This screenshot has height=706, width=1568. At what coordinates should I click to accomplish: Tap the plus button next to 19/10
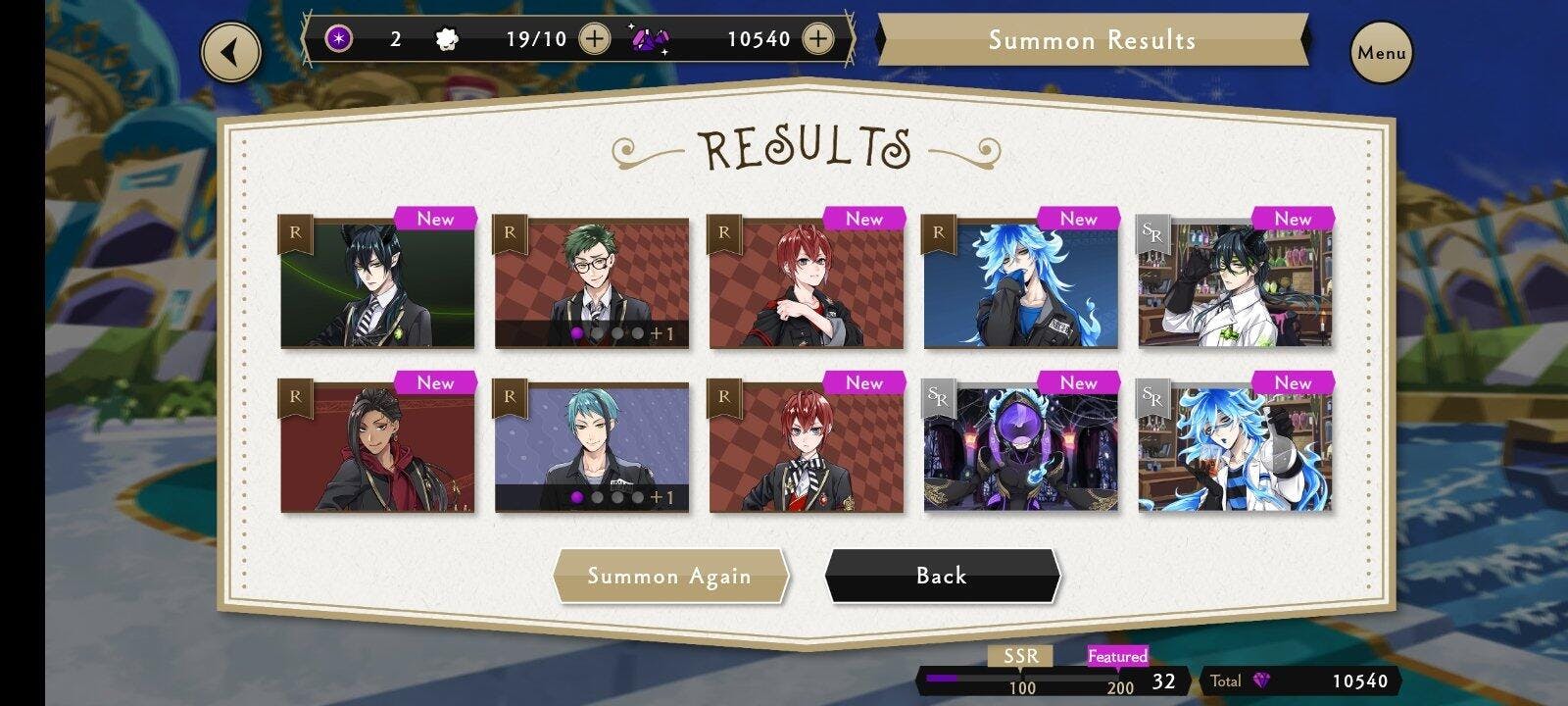pyautogui.click(x=594, y=39)
